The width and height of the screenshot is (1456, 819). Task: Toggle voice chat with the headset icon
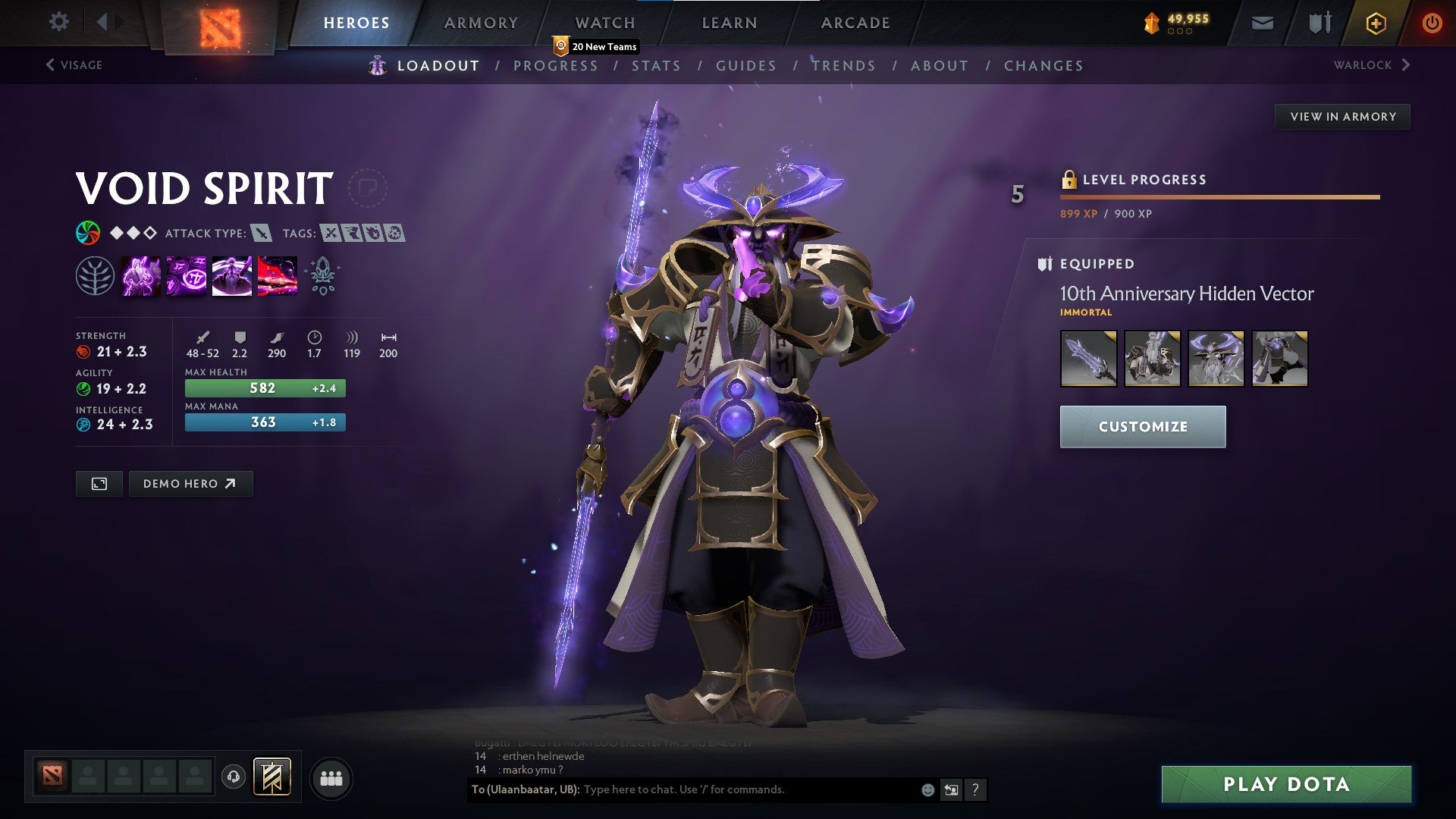(232, 778)
